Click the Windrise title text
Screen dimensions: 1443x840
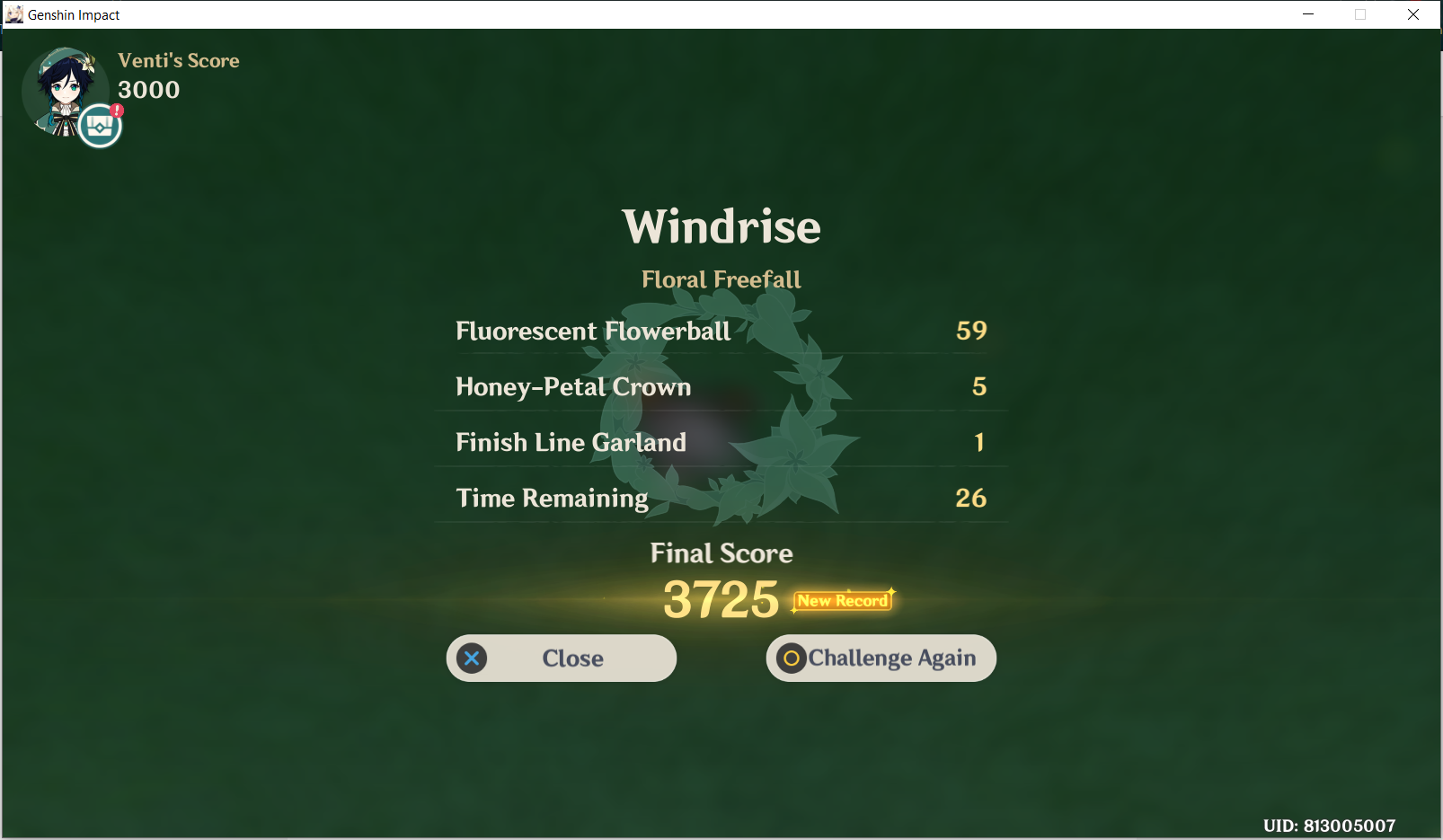pyautogui.click(x=721, y=227)
